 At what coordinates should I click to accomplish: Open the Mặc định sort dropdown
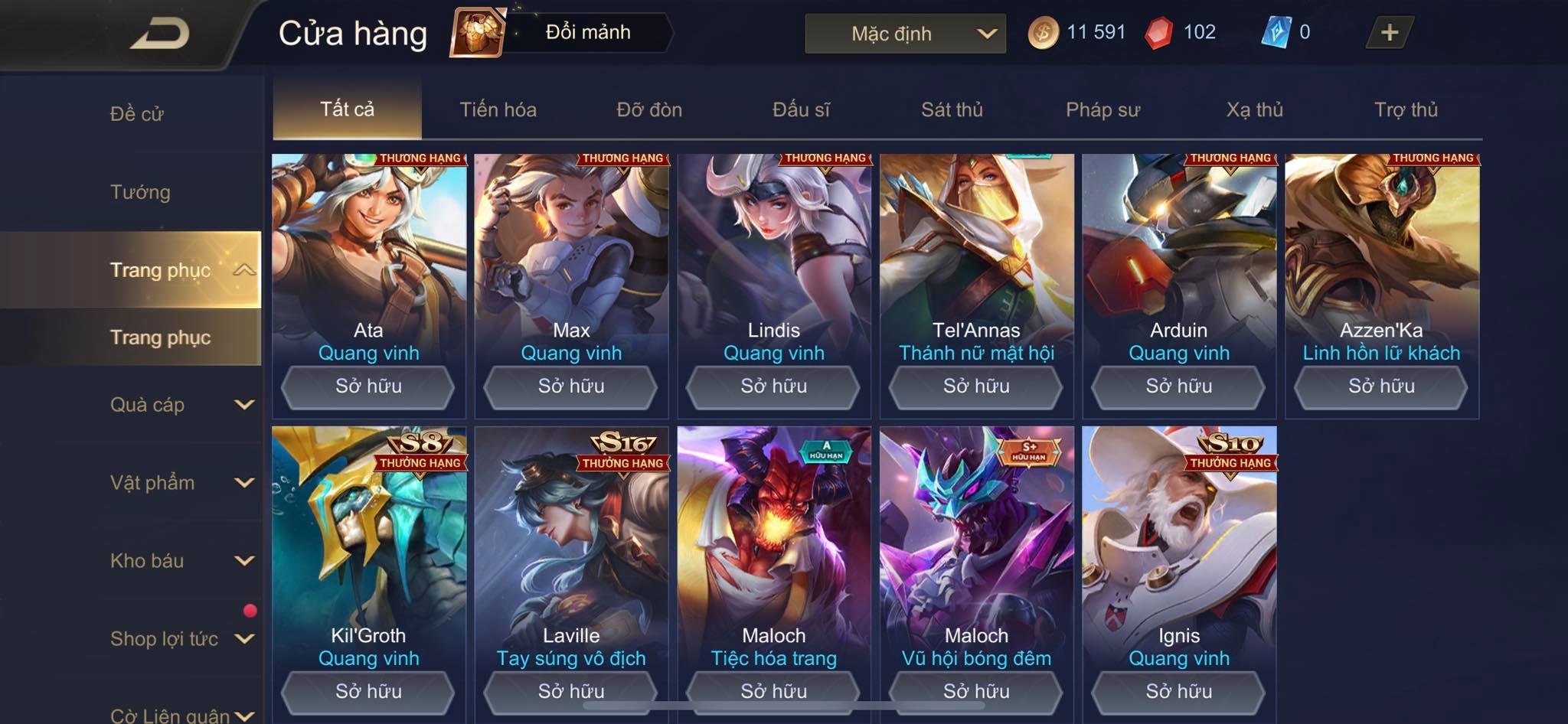click(x=905, y=34)
